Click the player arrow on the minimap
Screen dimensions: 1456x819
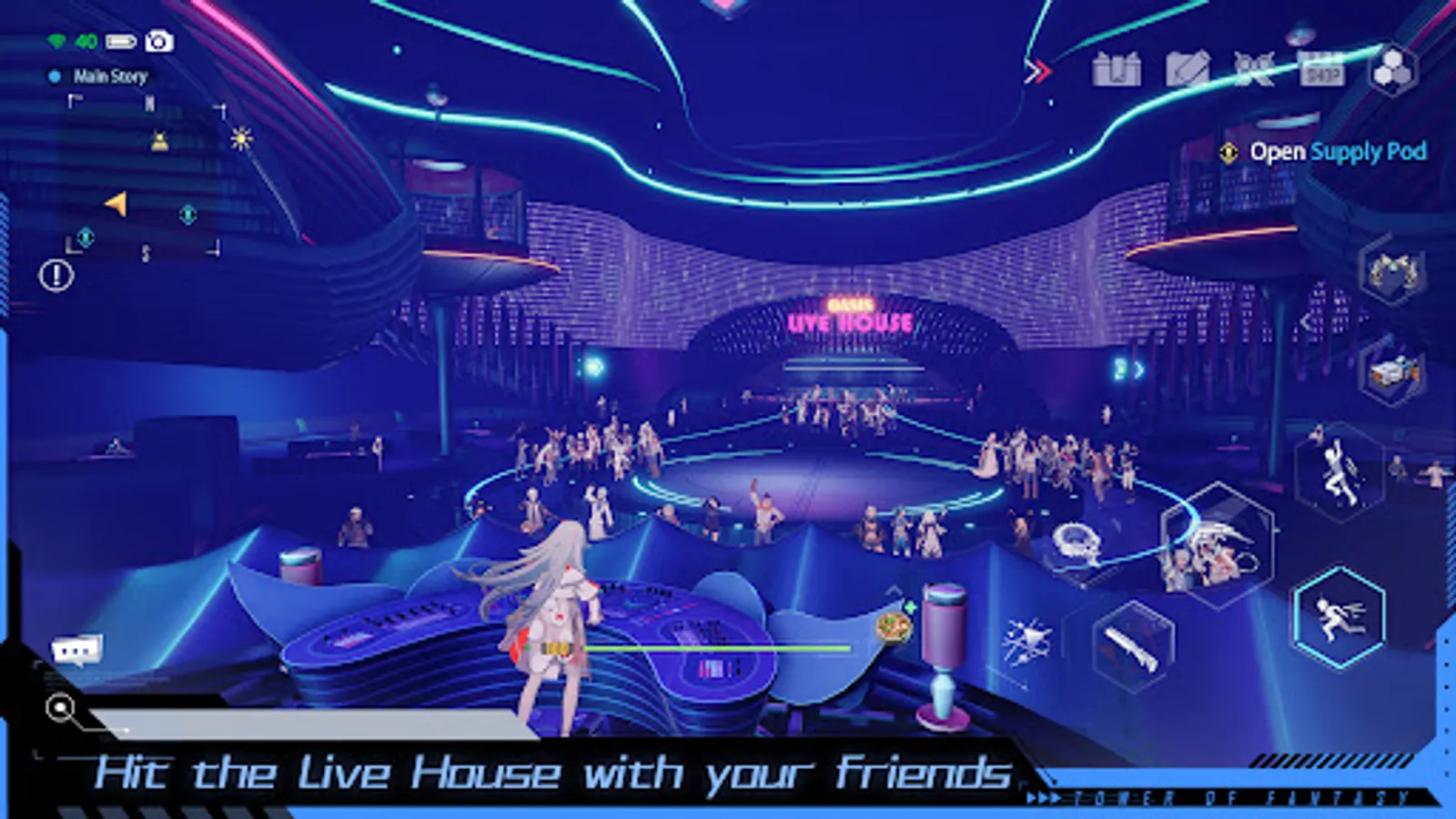click(116, 206)
